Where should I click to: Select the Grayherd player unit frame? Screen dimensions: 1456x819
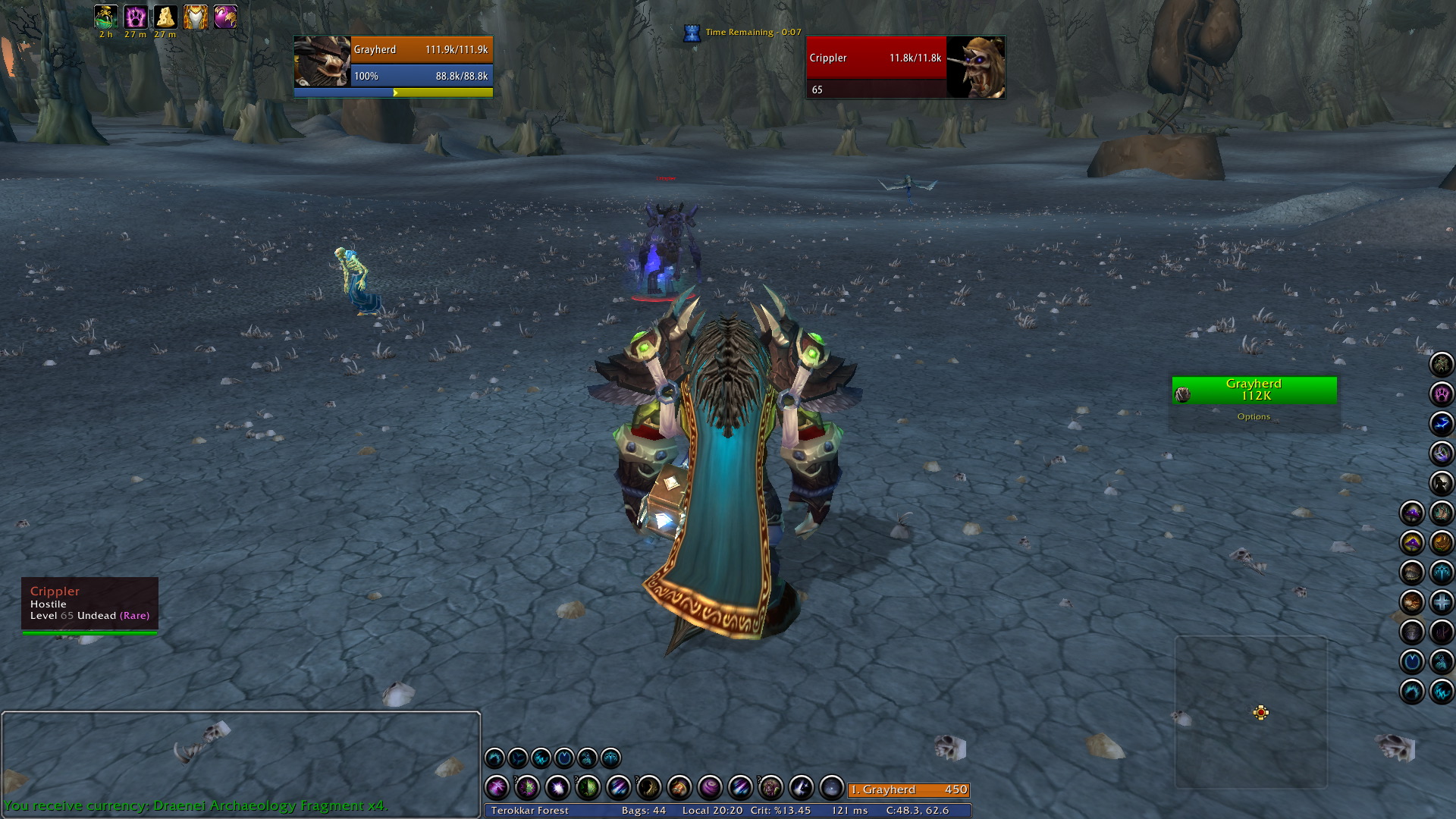(393, 62)
